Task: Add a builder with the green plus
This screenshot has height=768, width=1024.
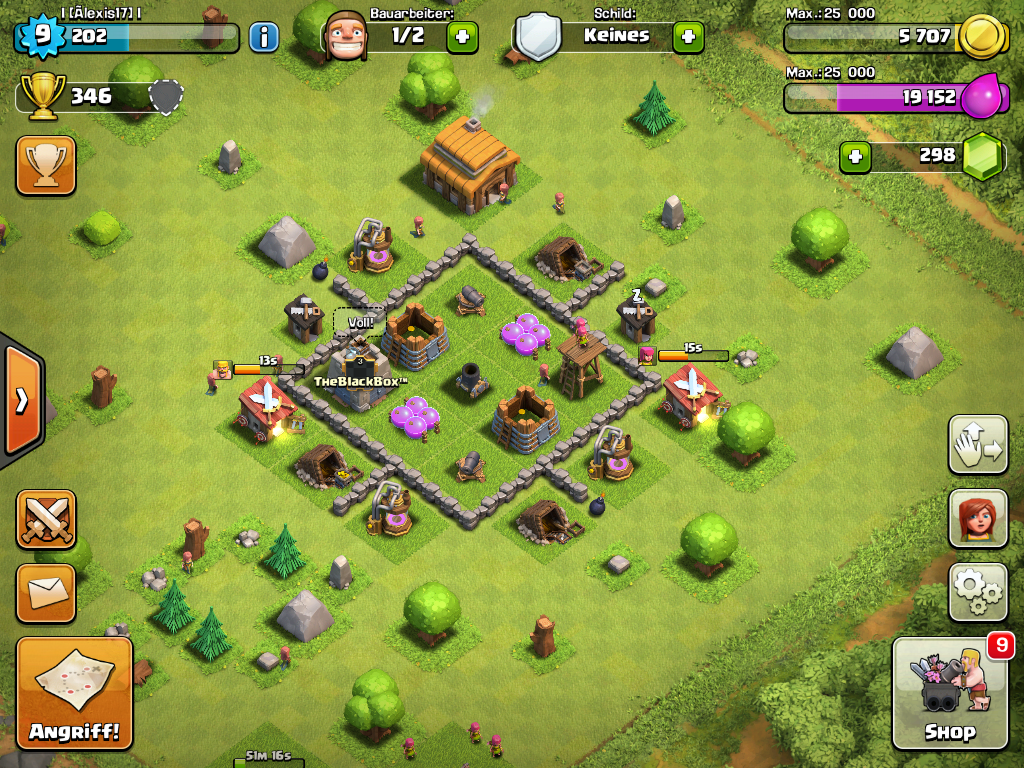Action: pyautogui.click(x=461, y=38)
